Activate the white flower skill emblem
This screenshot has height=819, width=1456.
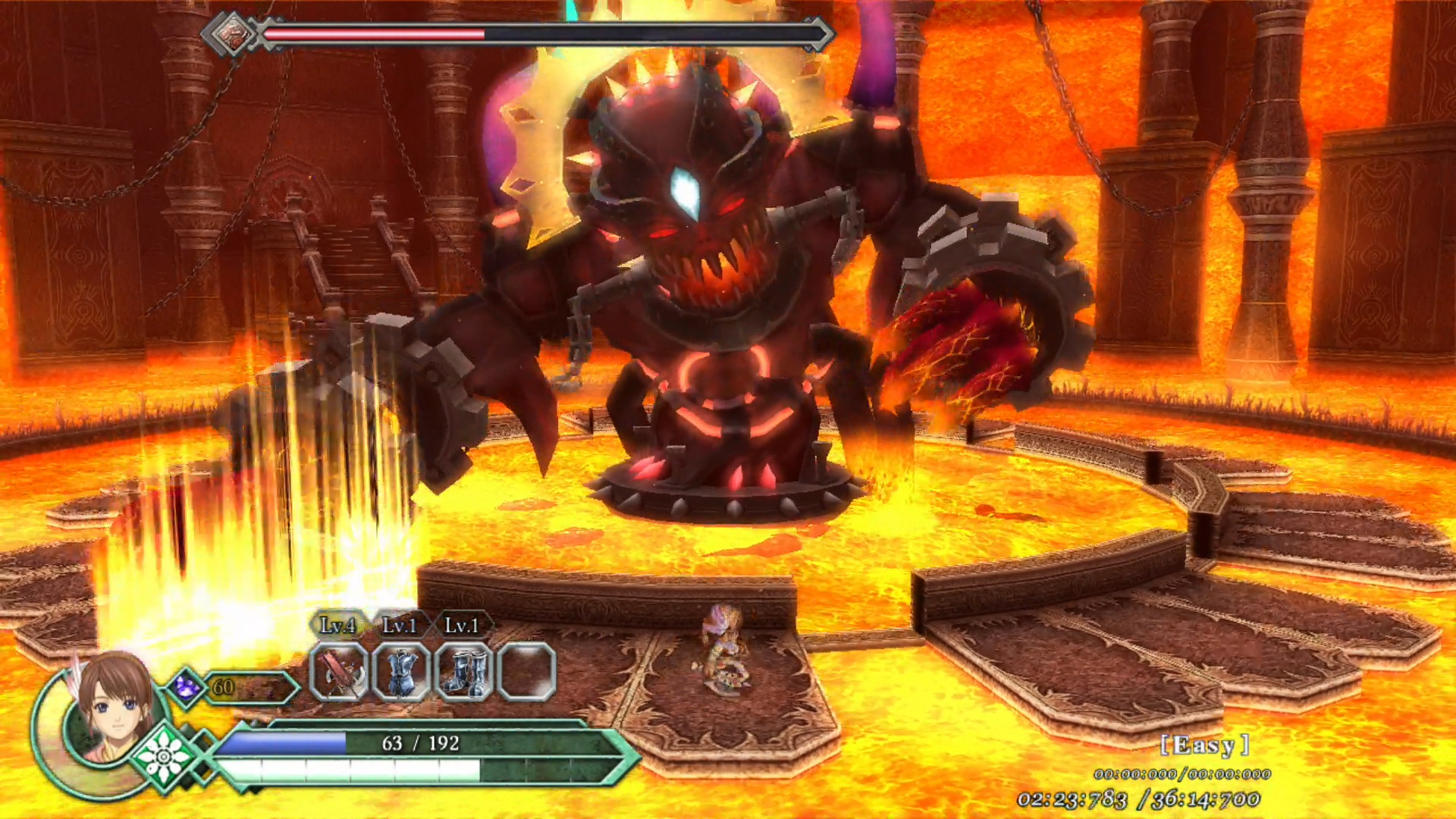pos(164,755)
